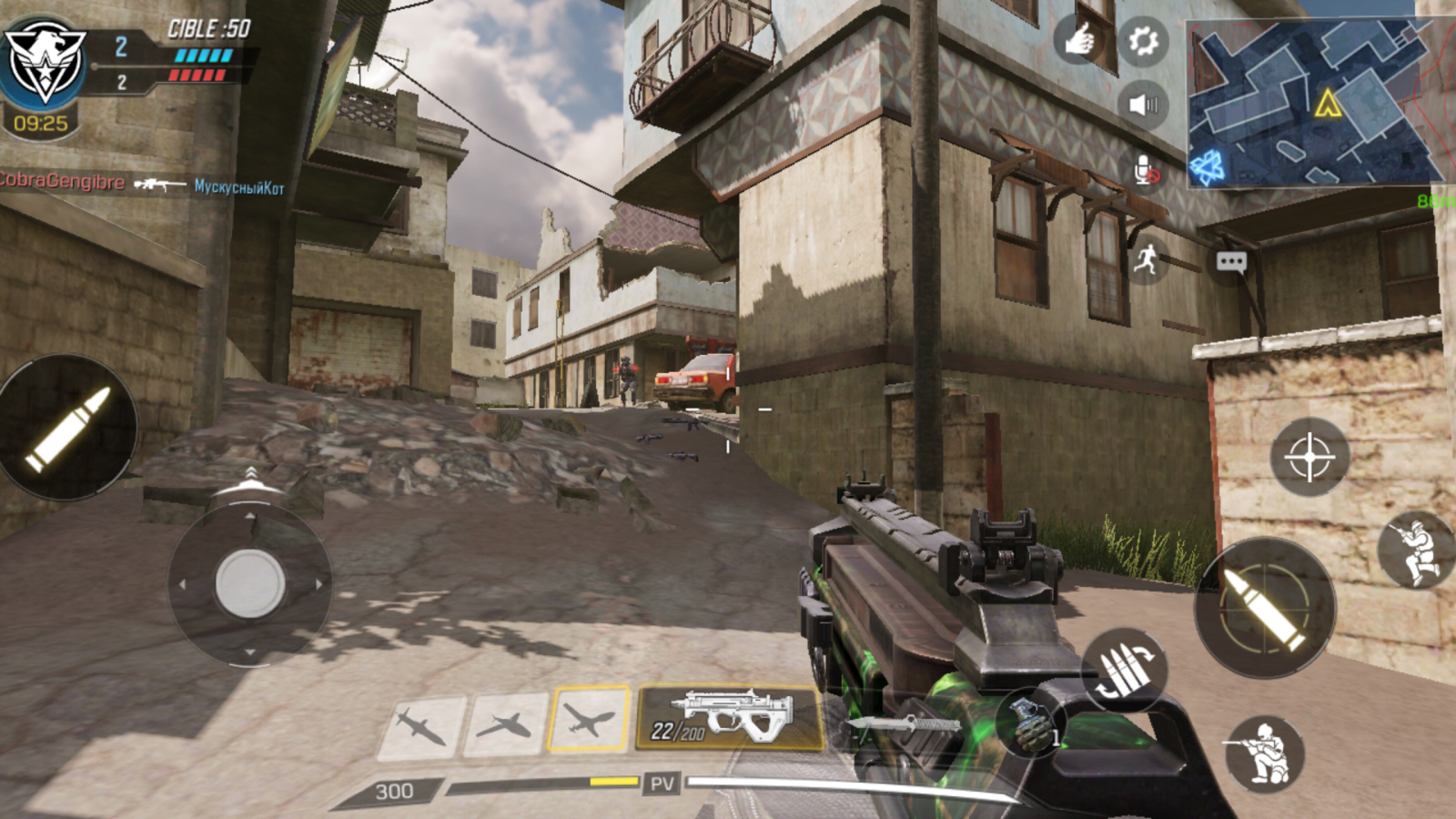Tap the virtual movement joystick
1456x819 pixels.
[250, 583]
